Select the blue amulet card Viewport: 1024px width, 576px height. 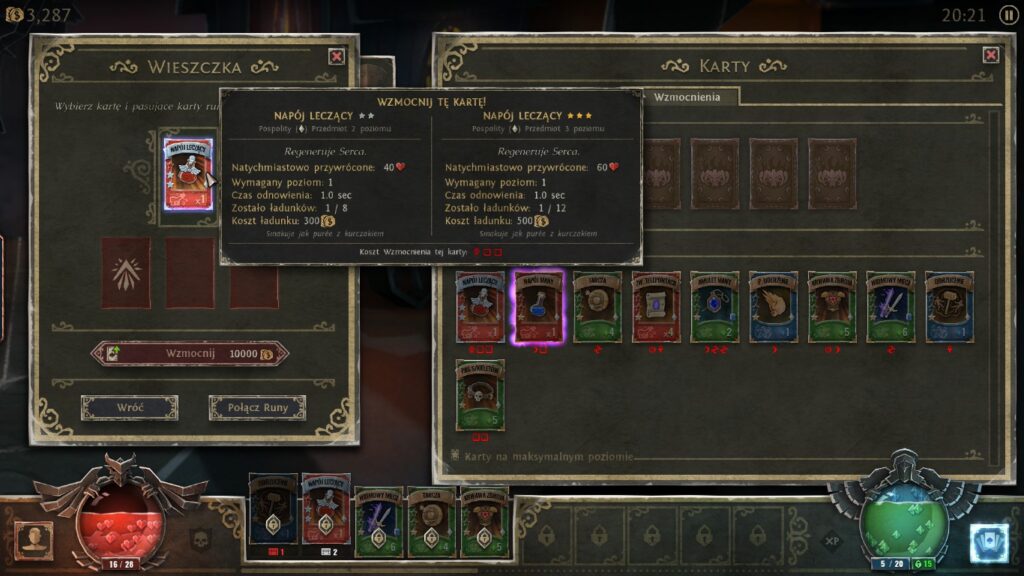(715, 307)
